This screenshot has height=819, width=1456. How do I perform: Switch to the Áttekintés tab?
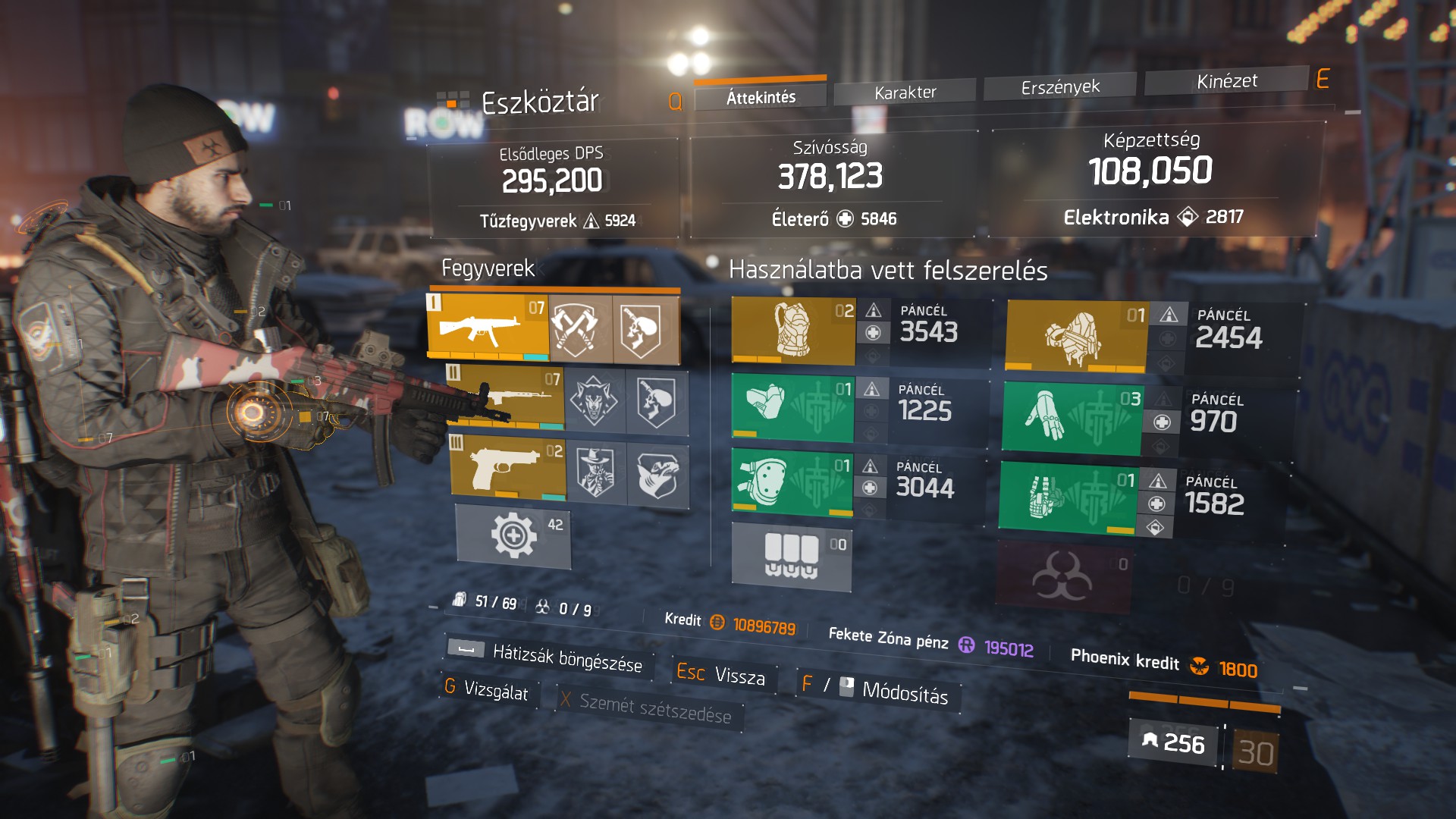click(761, 97)
